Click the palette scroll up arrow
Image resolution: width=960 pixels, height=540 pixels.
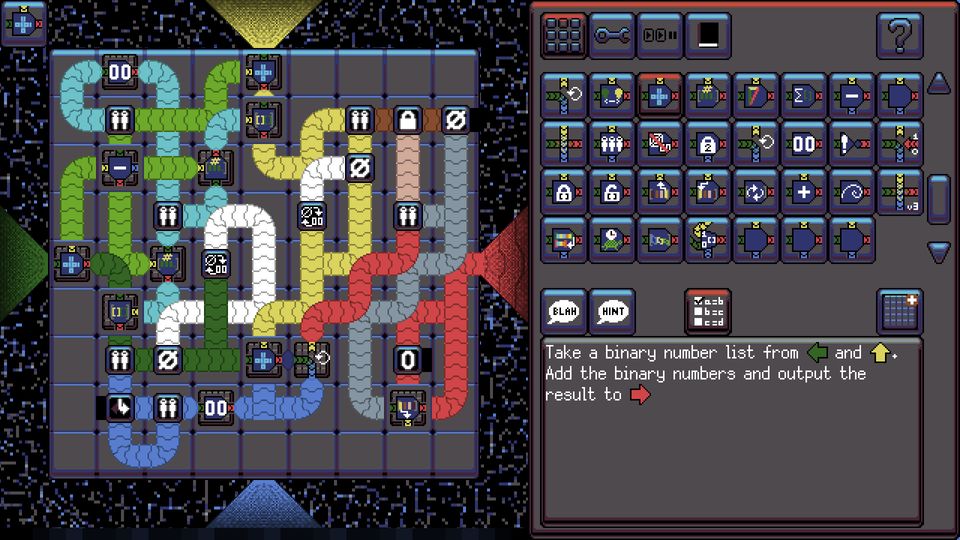[x=938, y=84]
